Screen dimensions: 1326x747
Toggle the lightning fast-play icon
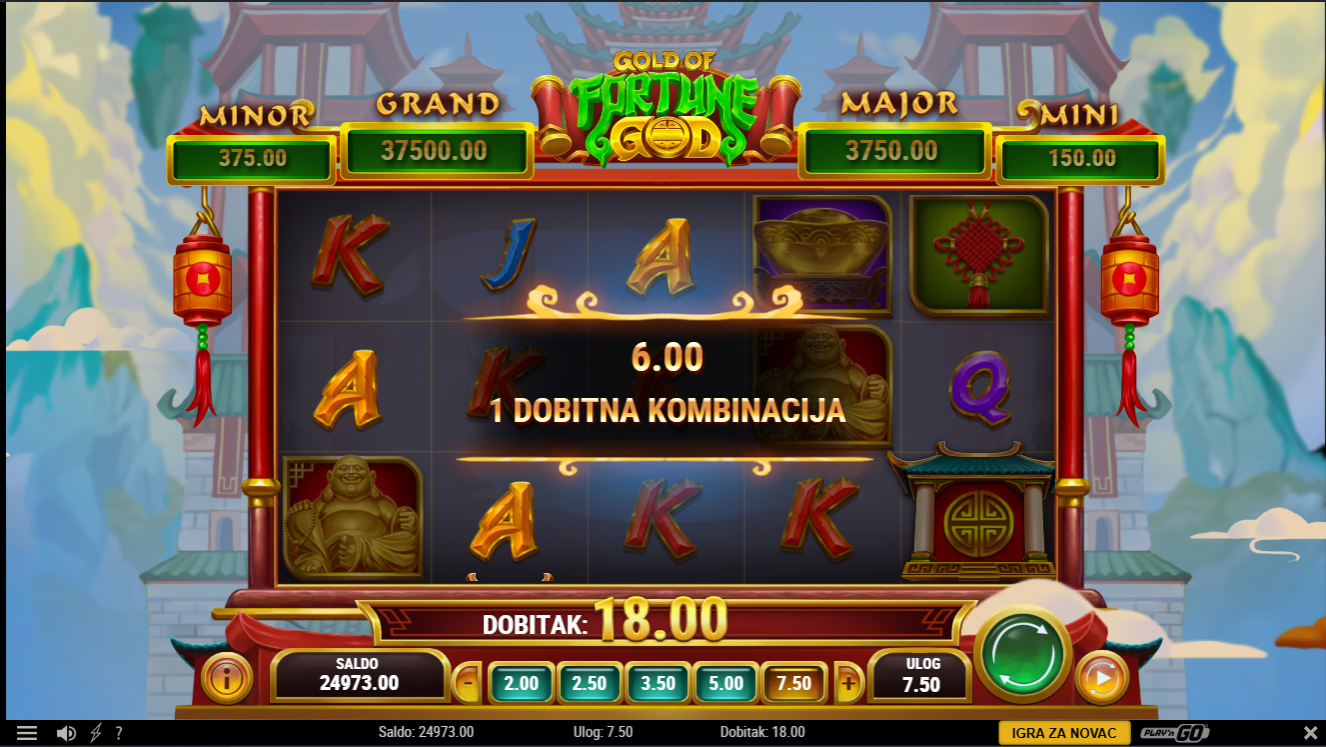point(96,733)
